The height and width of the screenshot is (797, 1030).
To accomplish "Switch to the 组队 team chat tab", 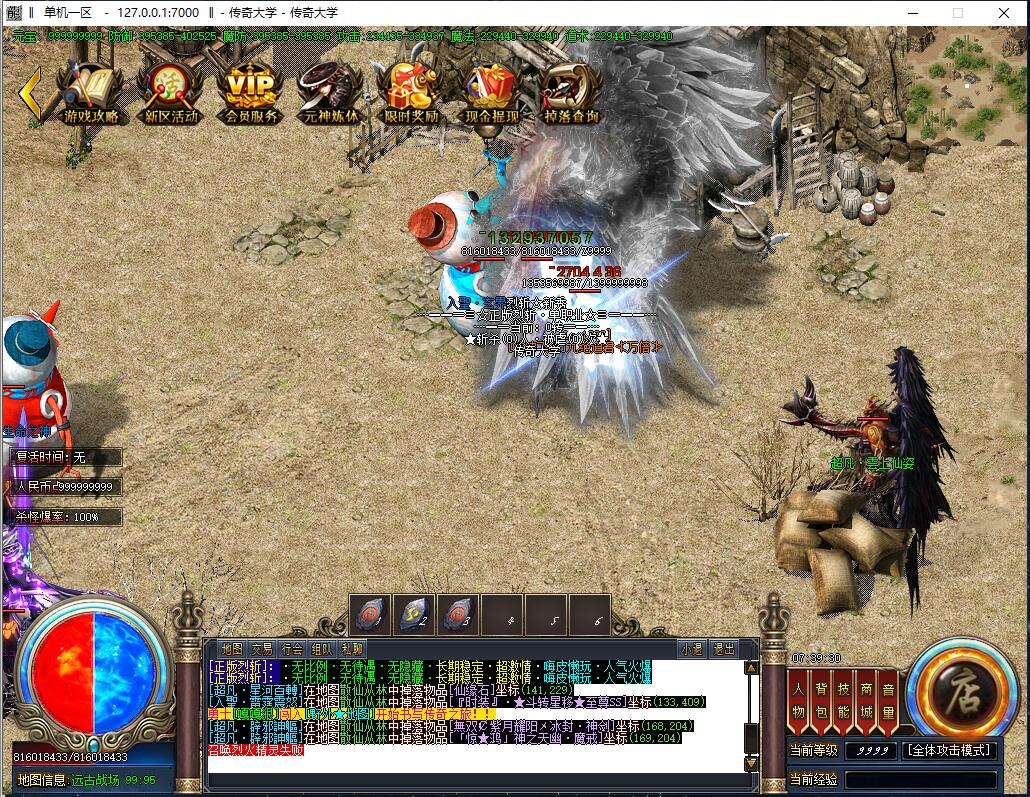I will (x=322, y=648).
